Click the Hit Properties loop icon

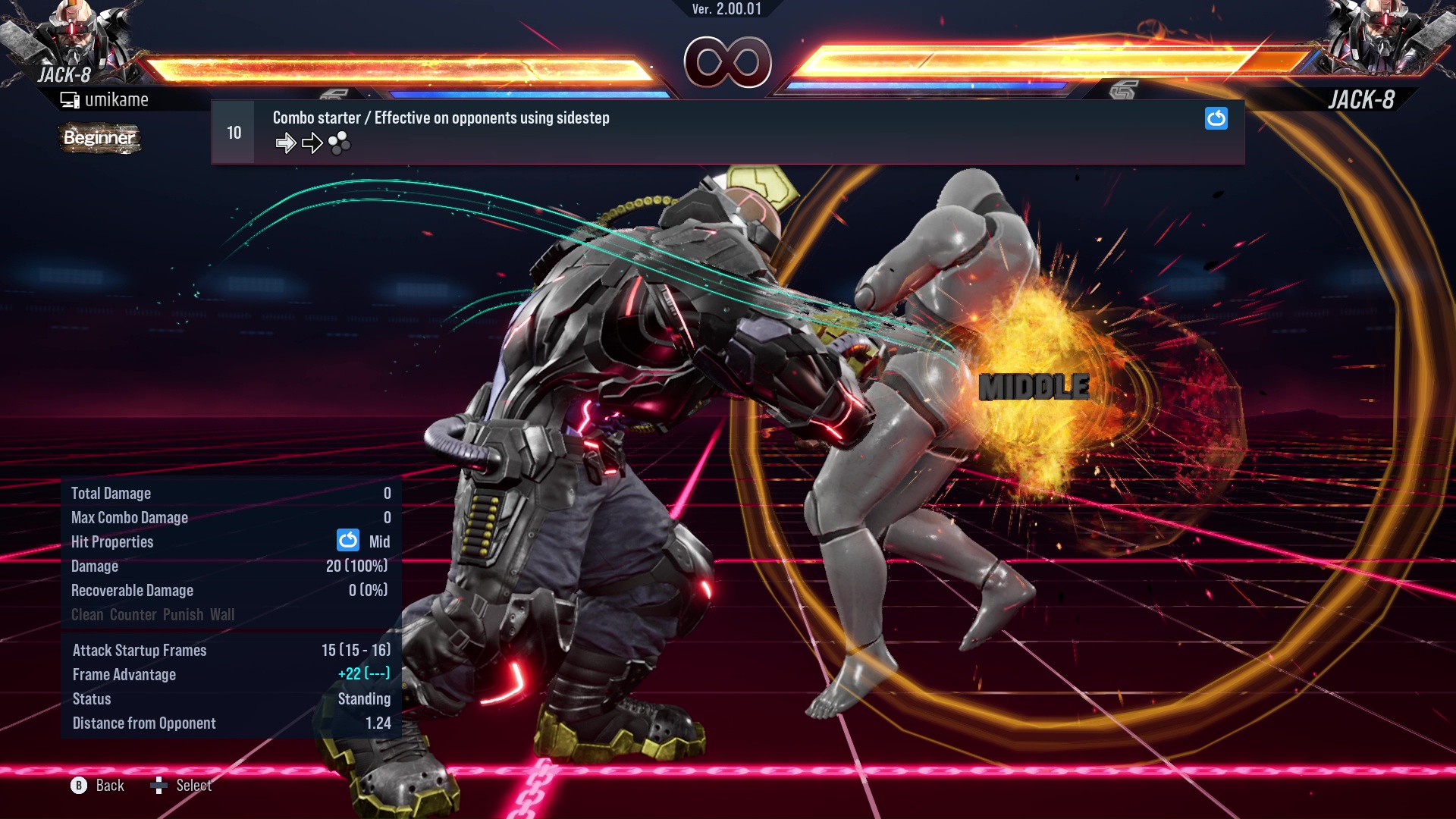348,541
